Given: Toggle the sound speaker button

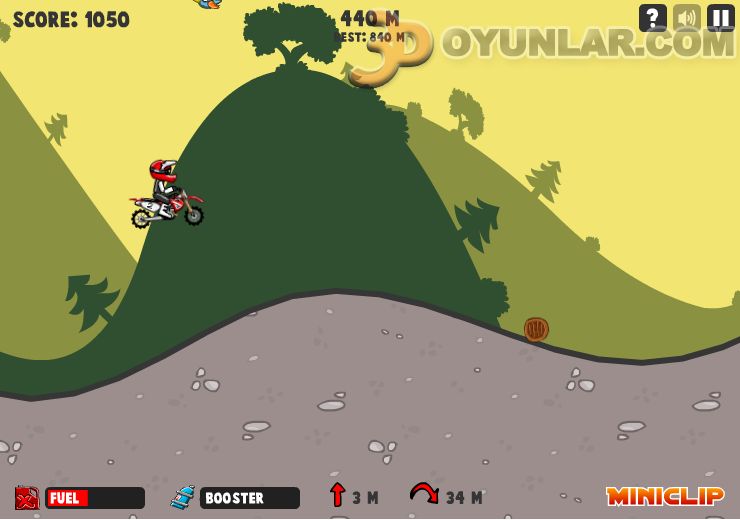Looking at the screenshot, I should pos(687,18).
